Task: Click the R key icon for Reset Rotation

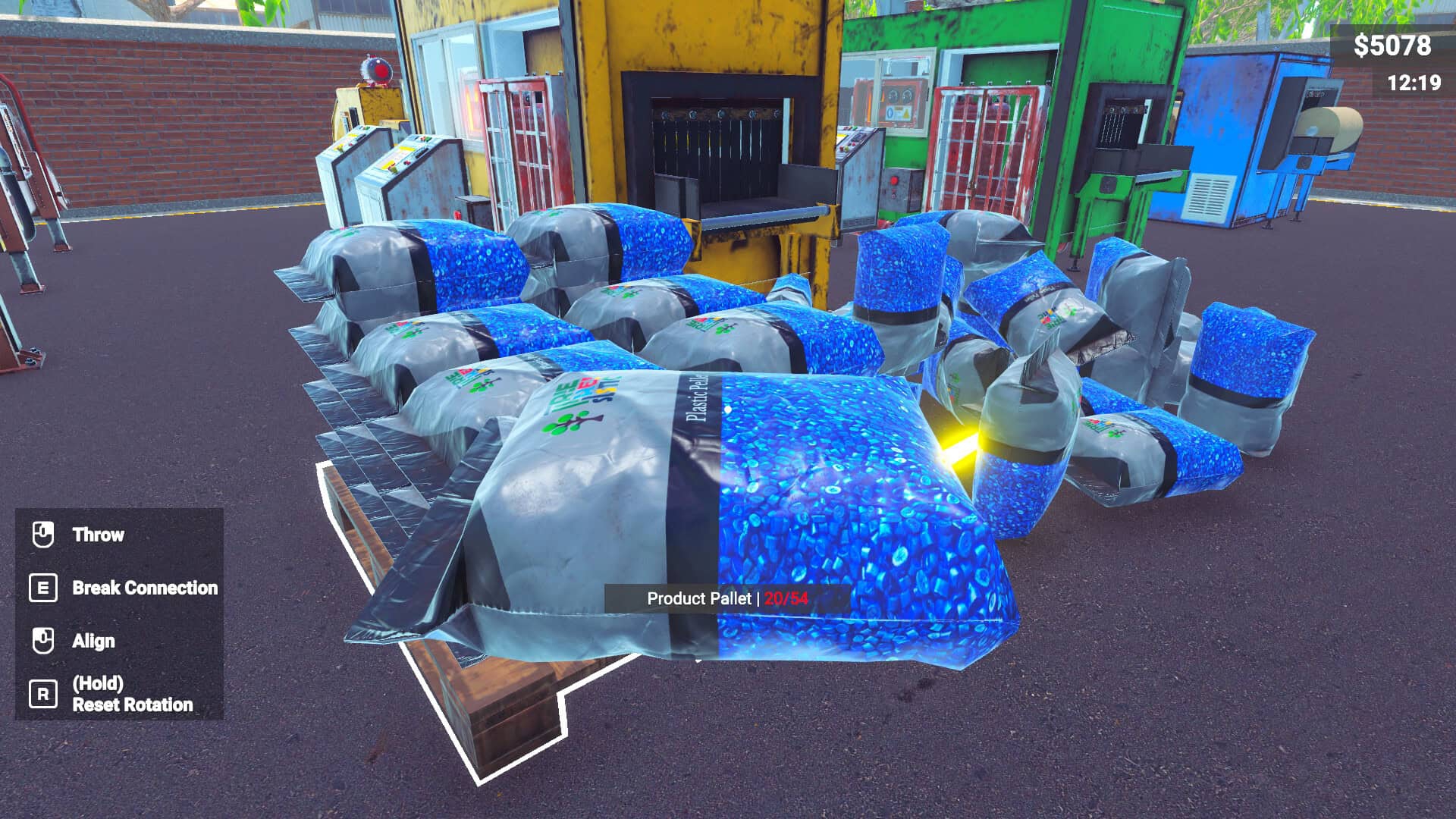Action: (43, 693)
